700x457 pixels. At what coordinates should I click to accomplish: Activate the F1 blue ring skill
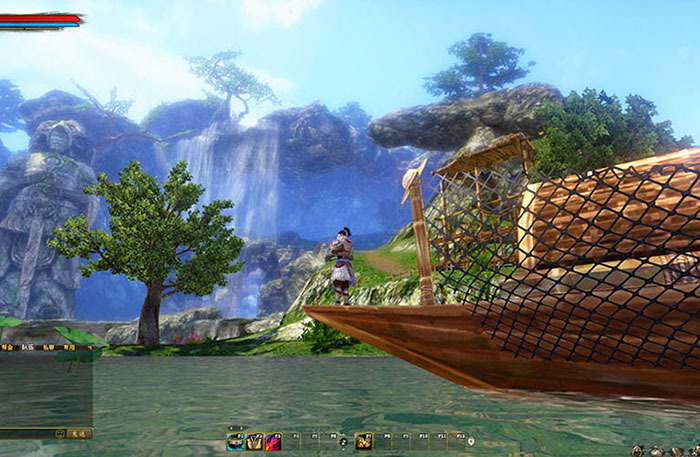click(236, 440)
